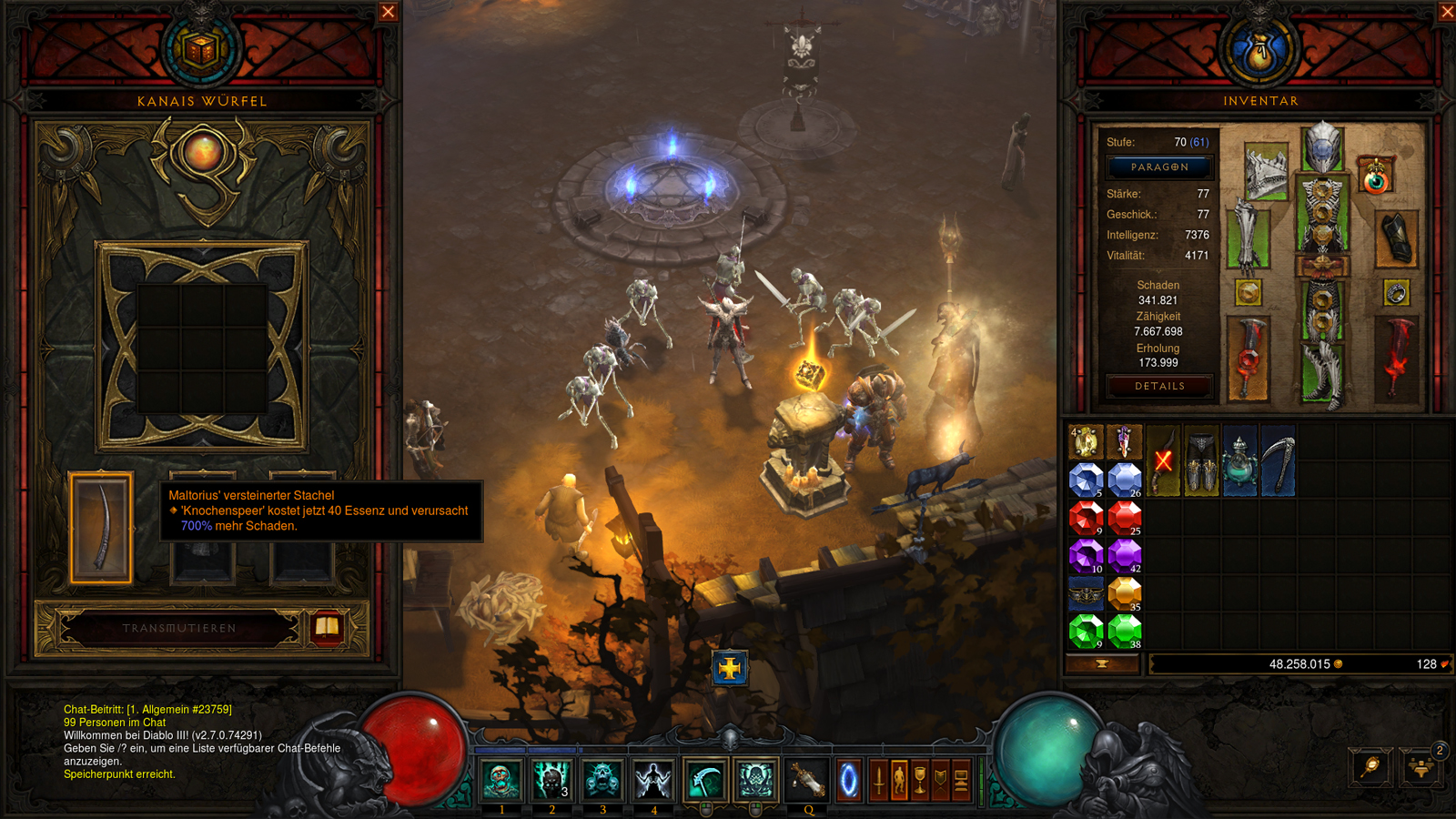Select the stack of 38 green emeralds
The width and height of the screenshot is (1456, 819).
coord(1125,631)
